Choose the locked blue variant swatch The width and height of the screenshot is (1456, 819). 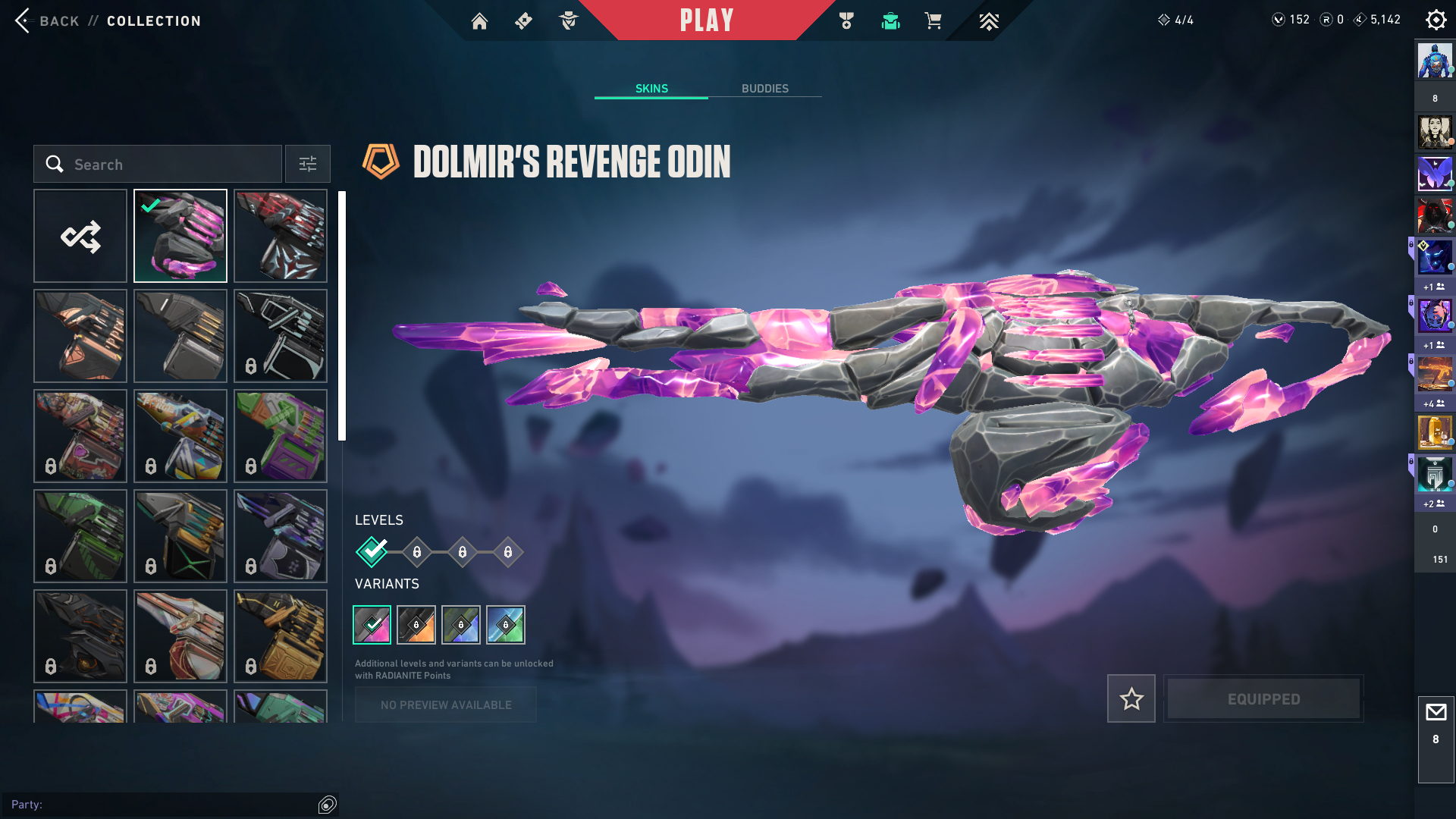pos(461,625)
